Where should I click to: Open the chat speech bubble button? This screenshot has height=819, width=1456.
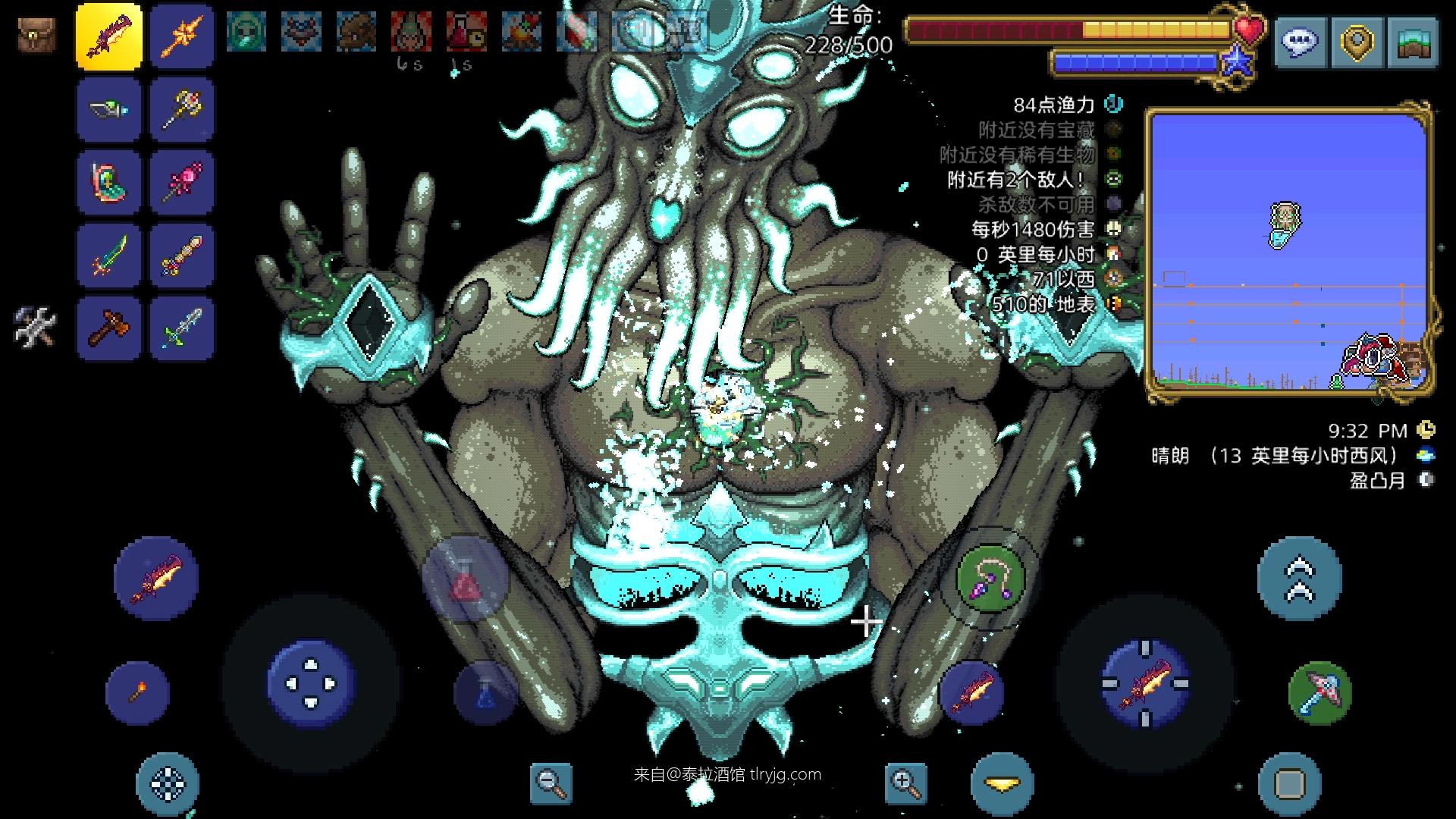click(x=1301, y=42)
